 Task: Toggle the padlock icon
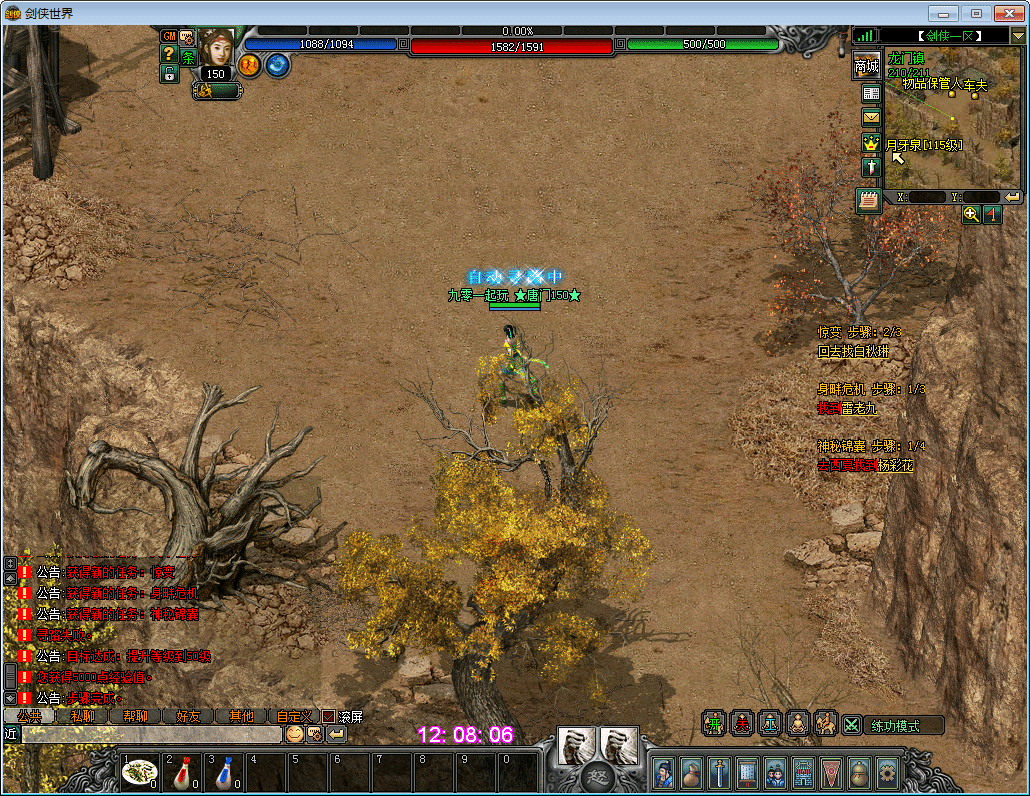click(169, 72)
